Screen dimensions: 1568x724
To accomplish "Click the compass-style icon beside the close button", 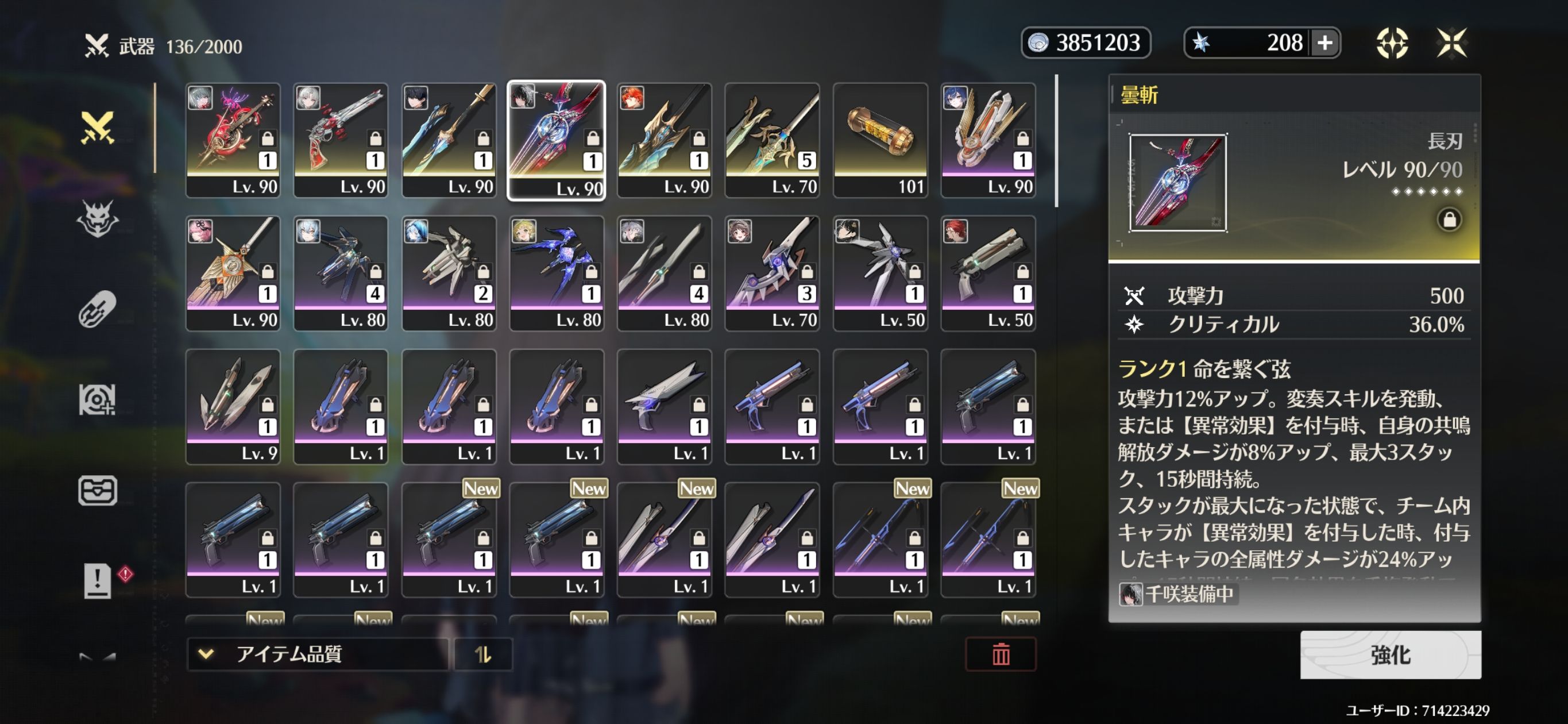I will click(1392, 43).
